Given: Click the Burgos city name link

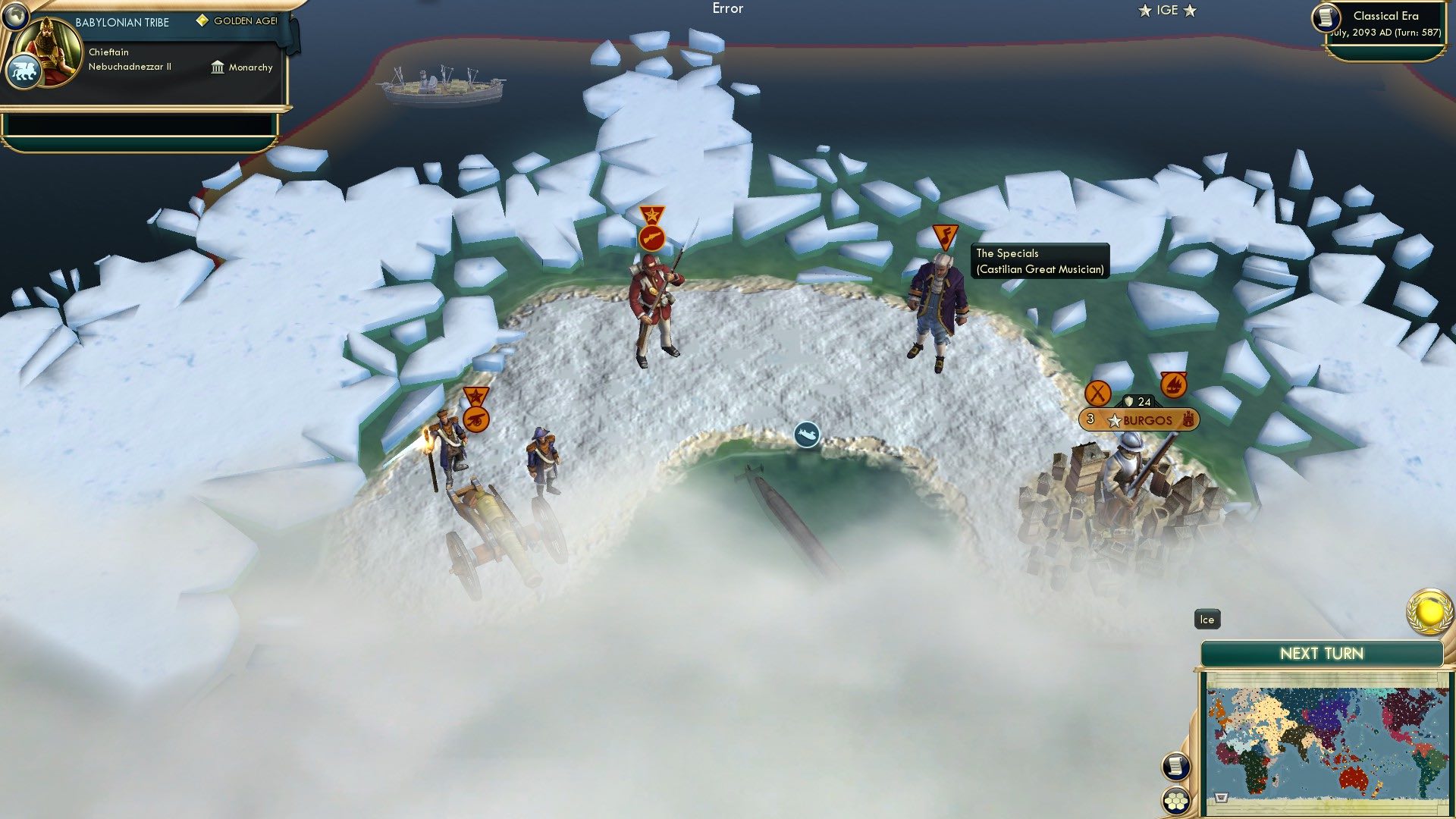Looking at the screenshot, I should click(x=1149, y=419).
